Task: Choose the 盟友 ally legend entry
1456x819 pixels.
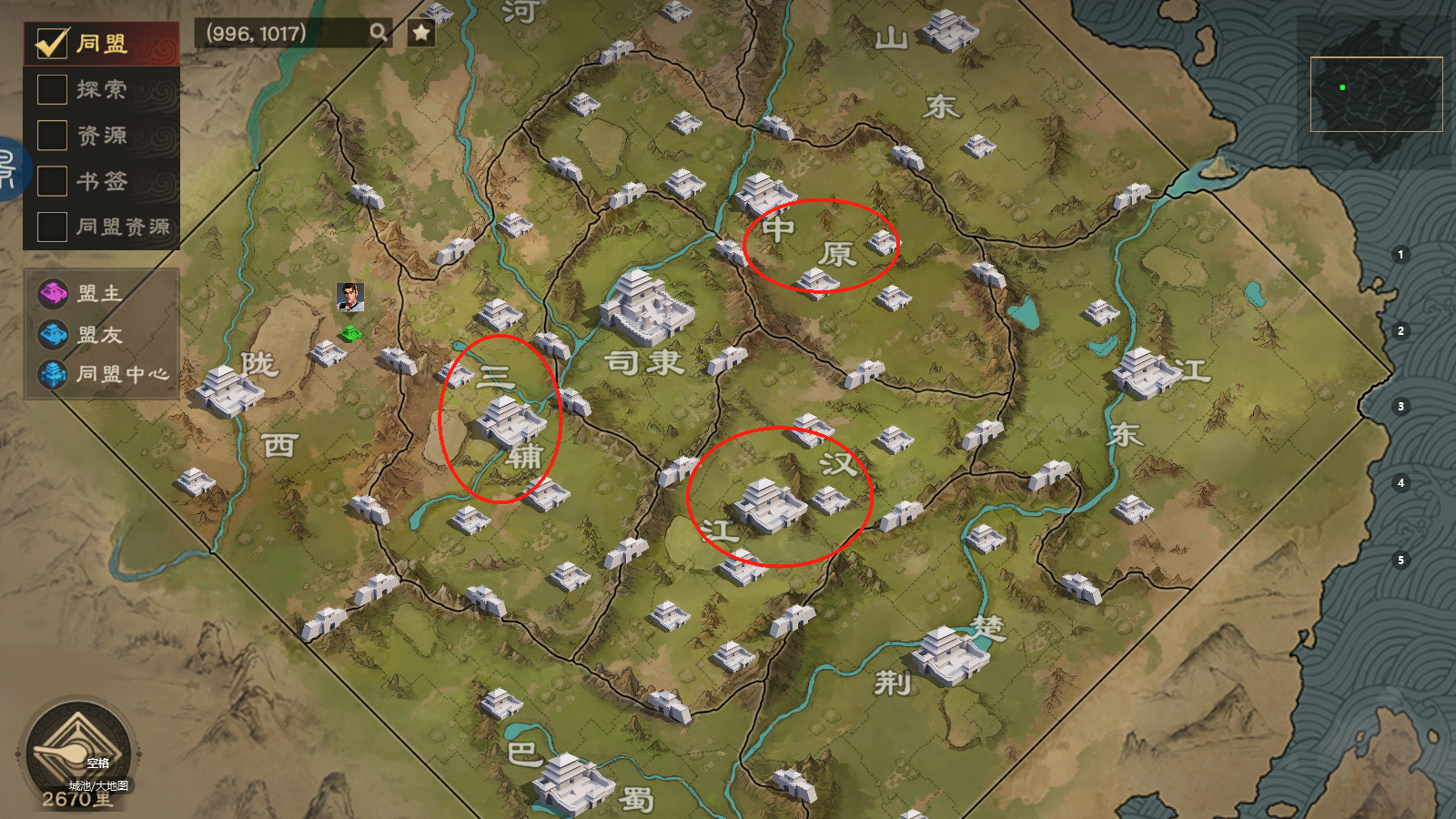Action: point(53,335)
